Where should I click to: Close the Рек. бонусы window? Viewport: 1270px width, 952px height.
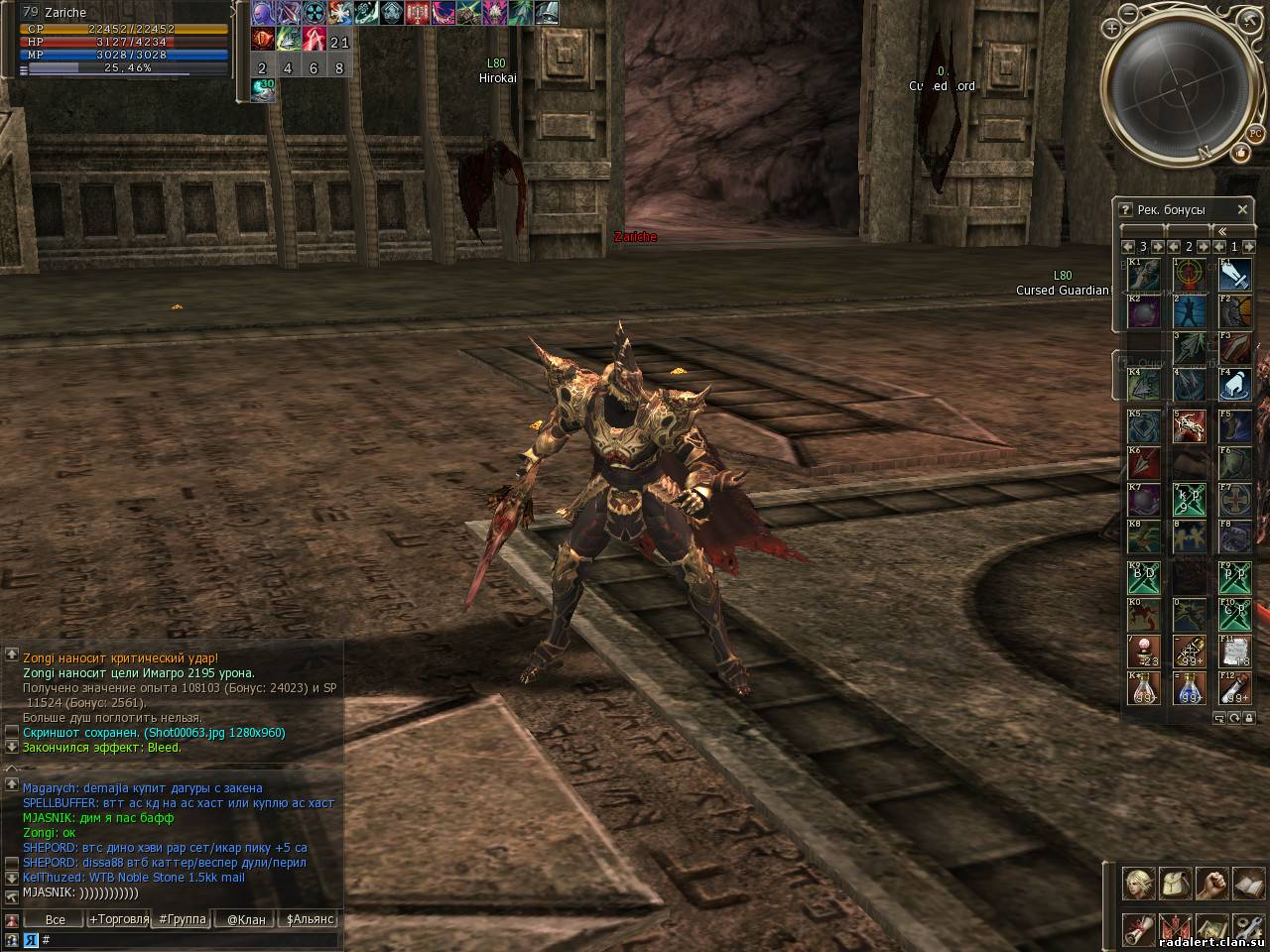pos(1242,209)
